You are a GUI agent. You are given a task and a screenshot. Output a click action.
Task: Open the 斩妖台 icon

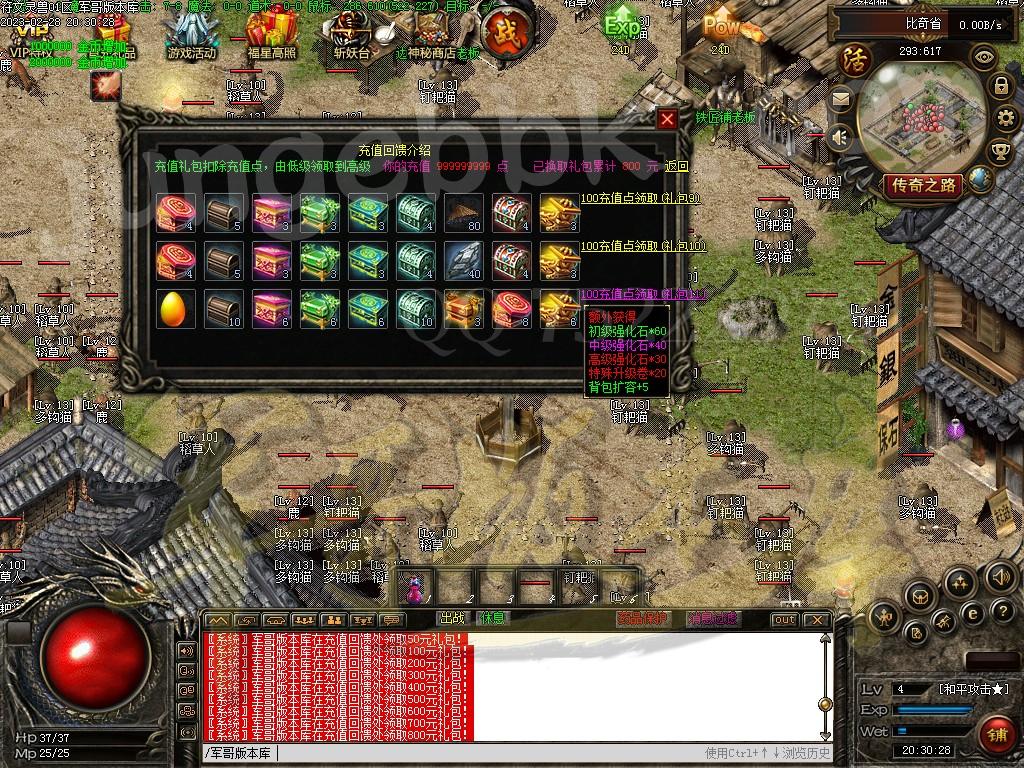click(x=351, y=38)
